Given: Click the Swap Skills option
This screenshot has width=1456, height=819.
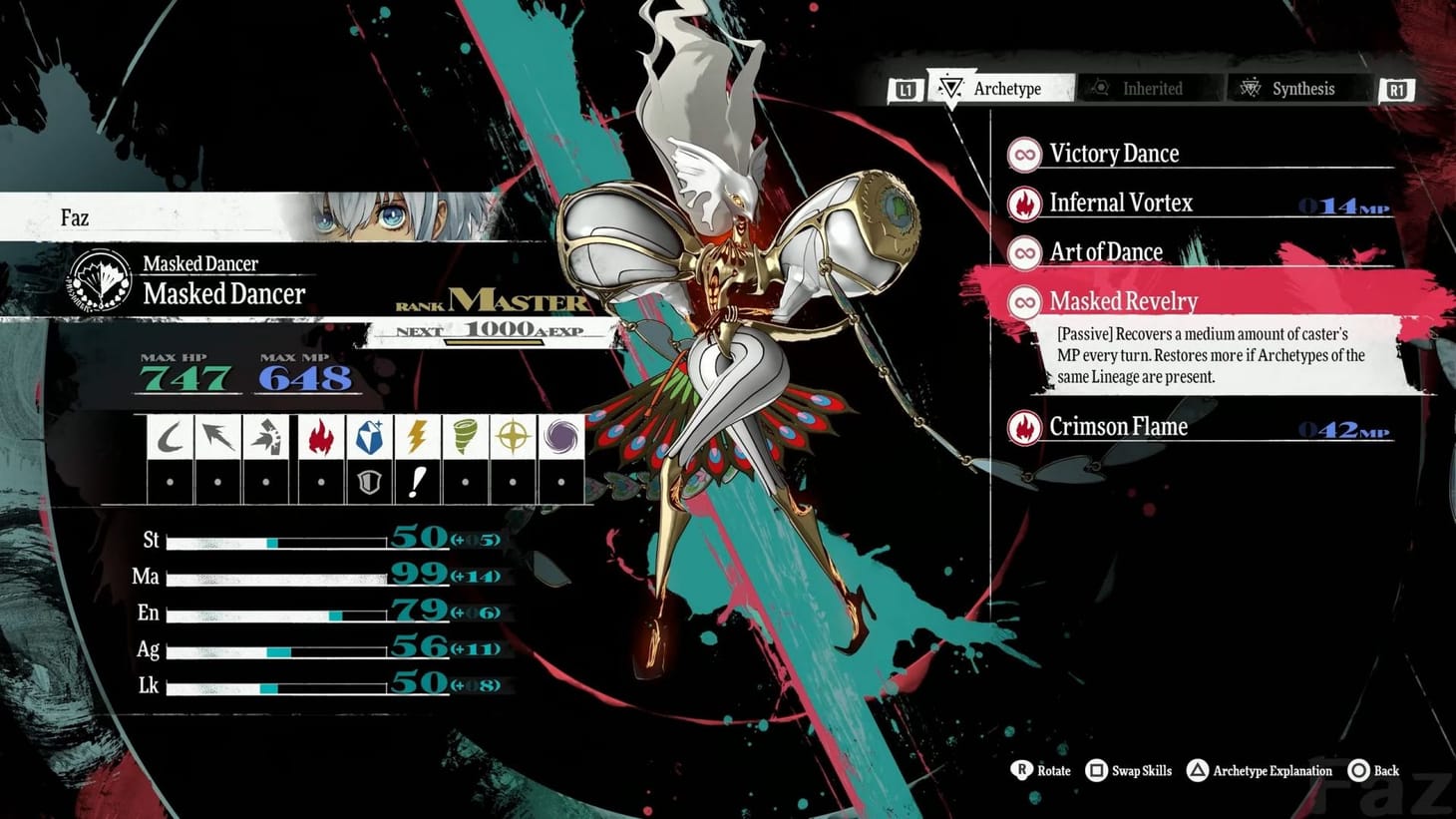Looking at the screenshot, I should point(1129,771).
